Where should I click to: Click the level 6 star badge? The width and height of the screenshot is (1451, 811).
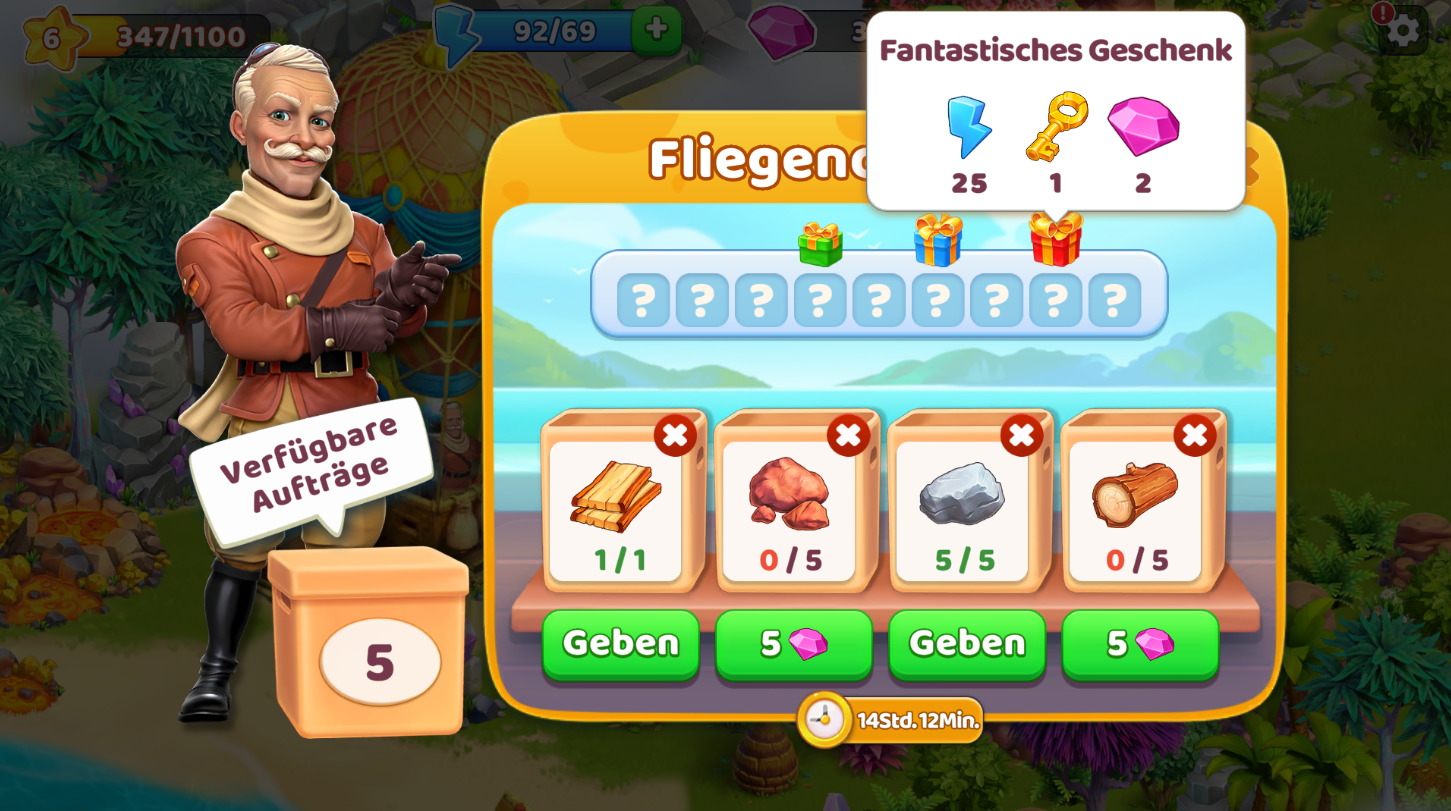click(x=52, y=37)
